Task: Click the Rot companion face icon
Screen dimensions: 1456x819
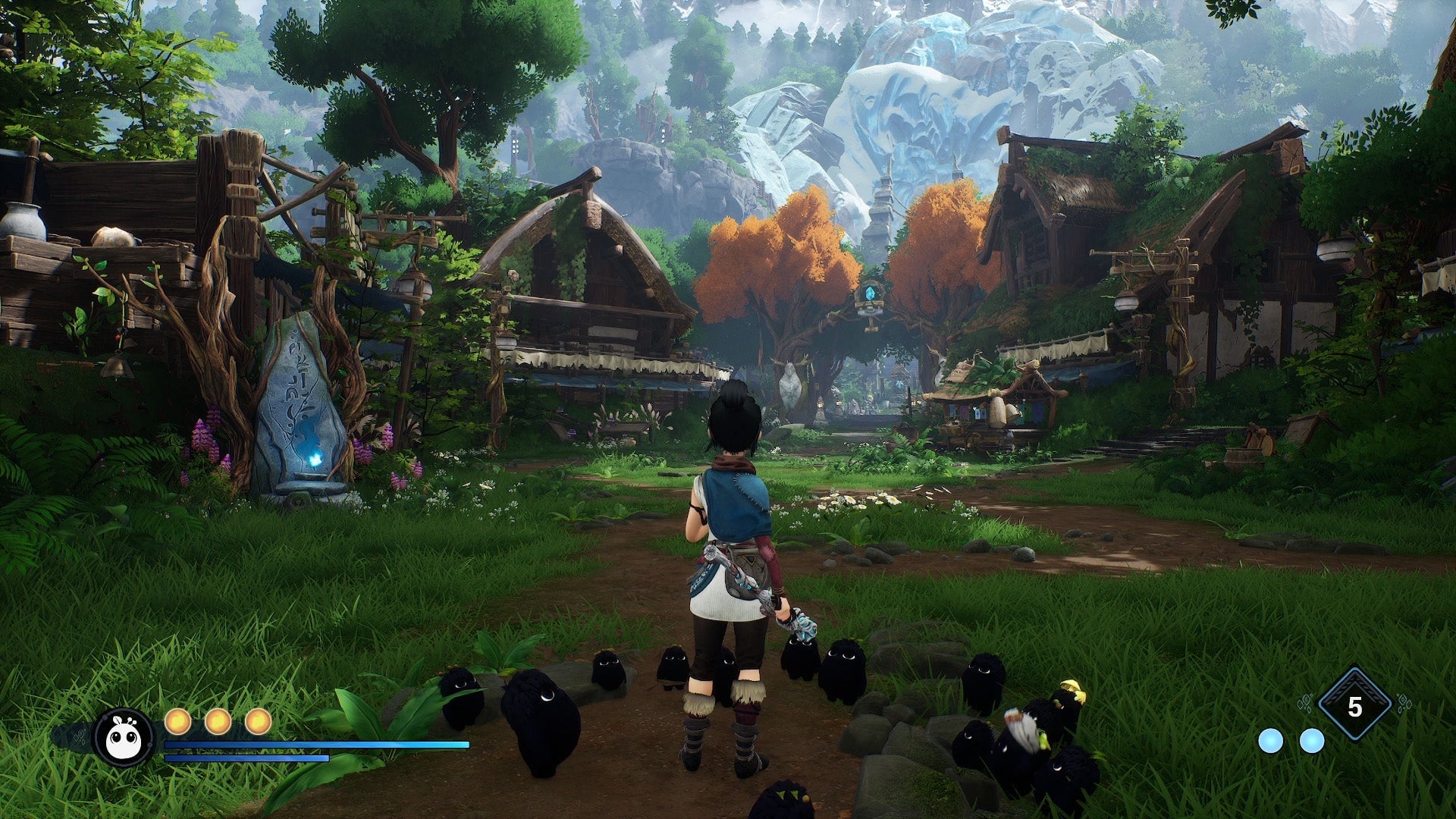Action: 124,735
